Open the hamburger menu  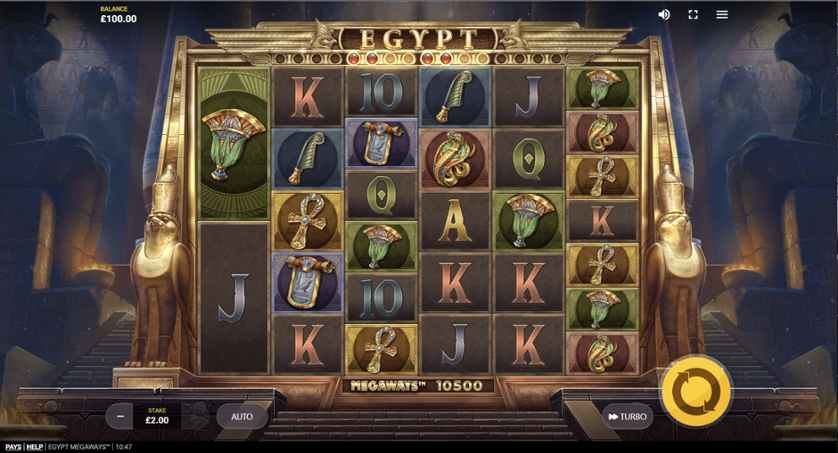722,15
